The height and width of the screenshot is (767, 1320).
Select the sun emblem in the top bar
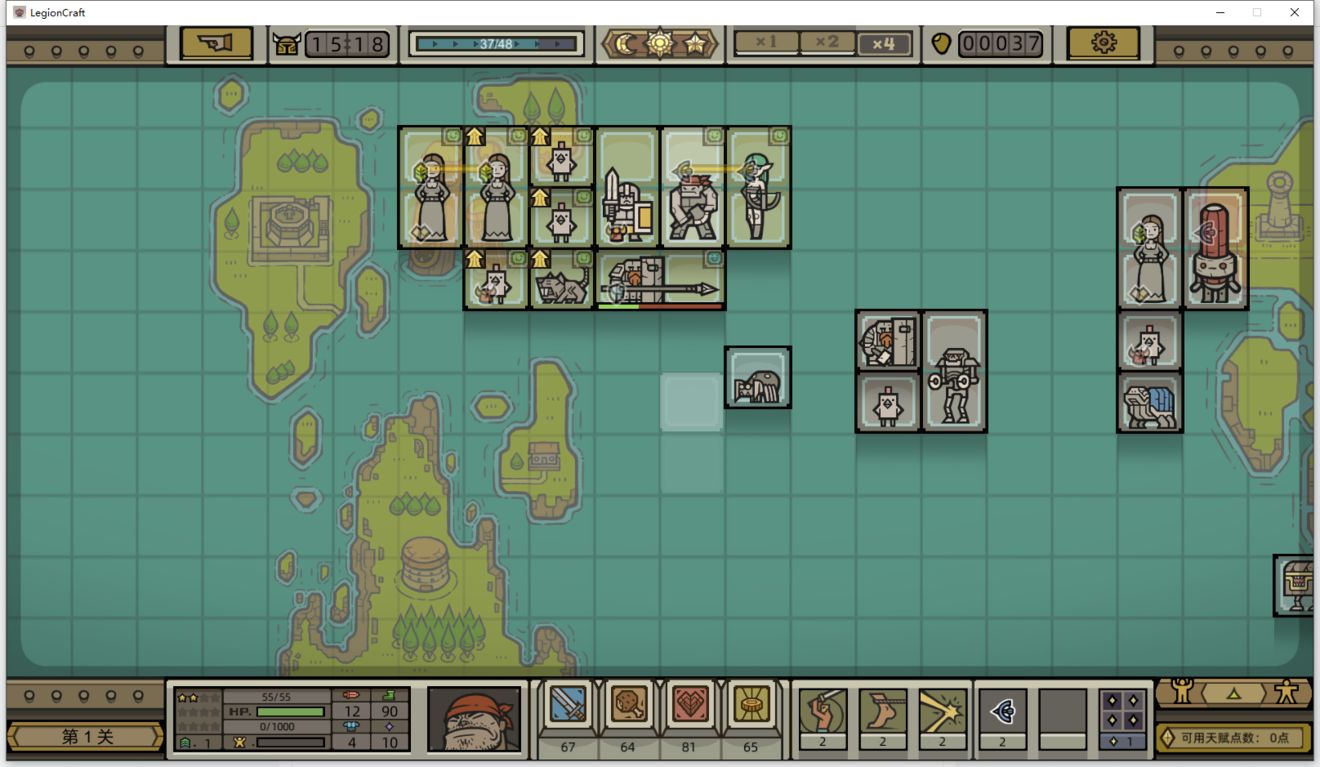(x=660, y=44)
